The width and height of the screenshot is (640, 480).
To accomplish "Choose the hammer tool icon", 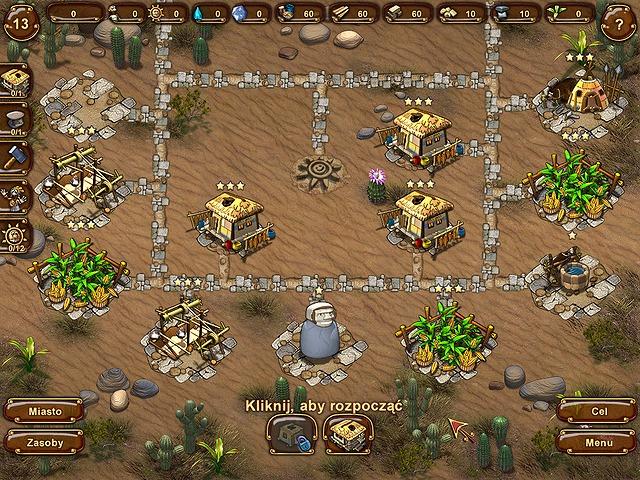I will coord(14,159).
